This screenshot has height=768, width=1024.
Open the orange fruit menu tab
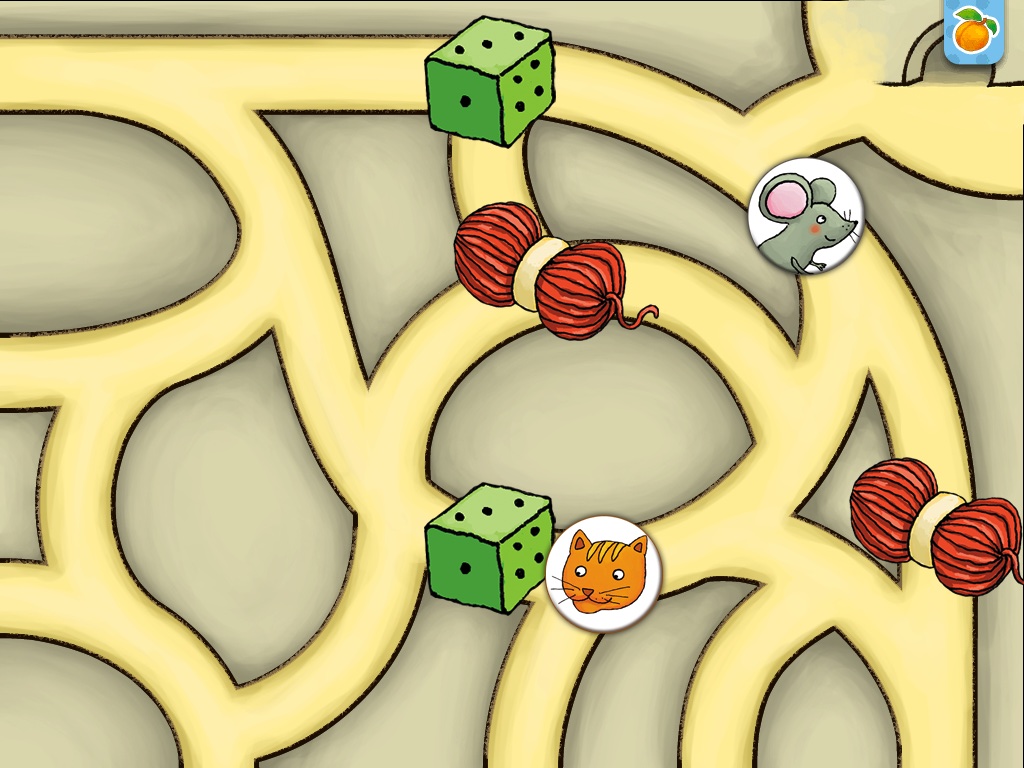[971, 33]
